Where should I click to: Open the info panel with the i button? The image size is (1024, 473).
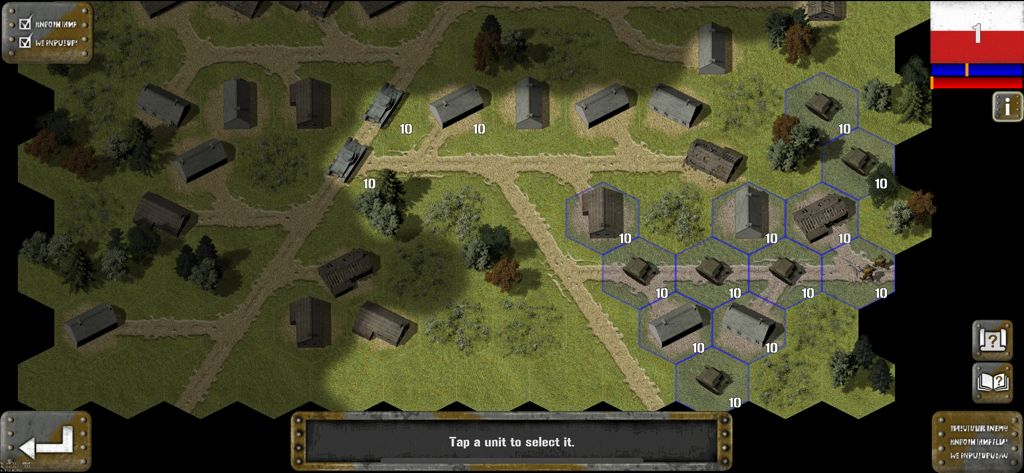tap(1006, 107)
